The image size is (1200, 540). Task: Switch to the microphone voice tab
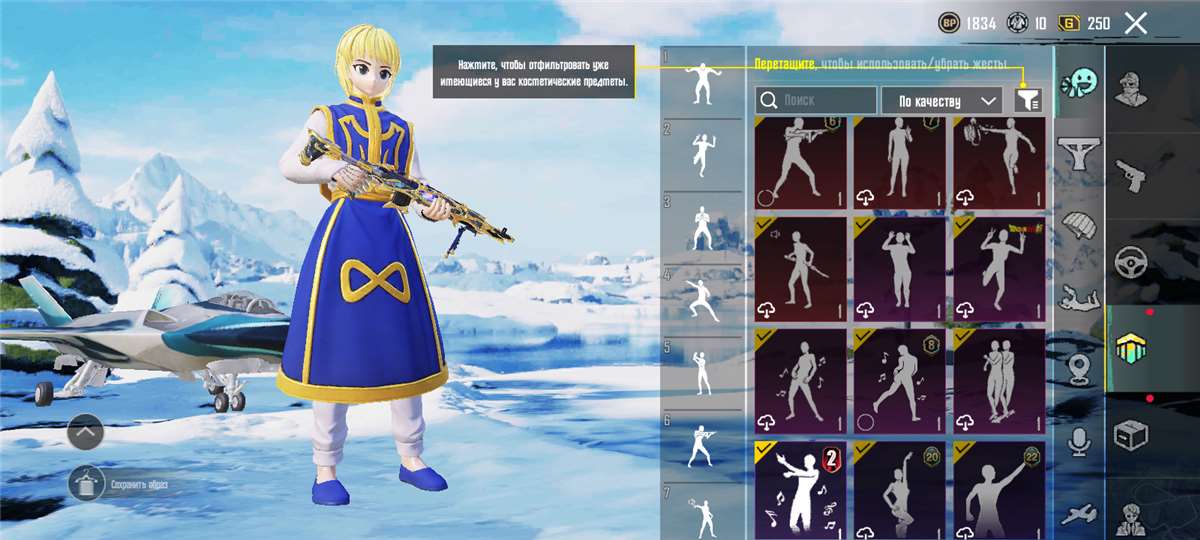coord(1079,442)
